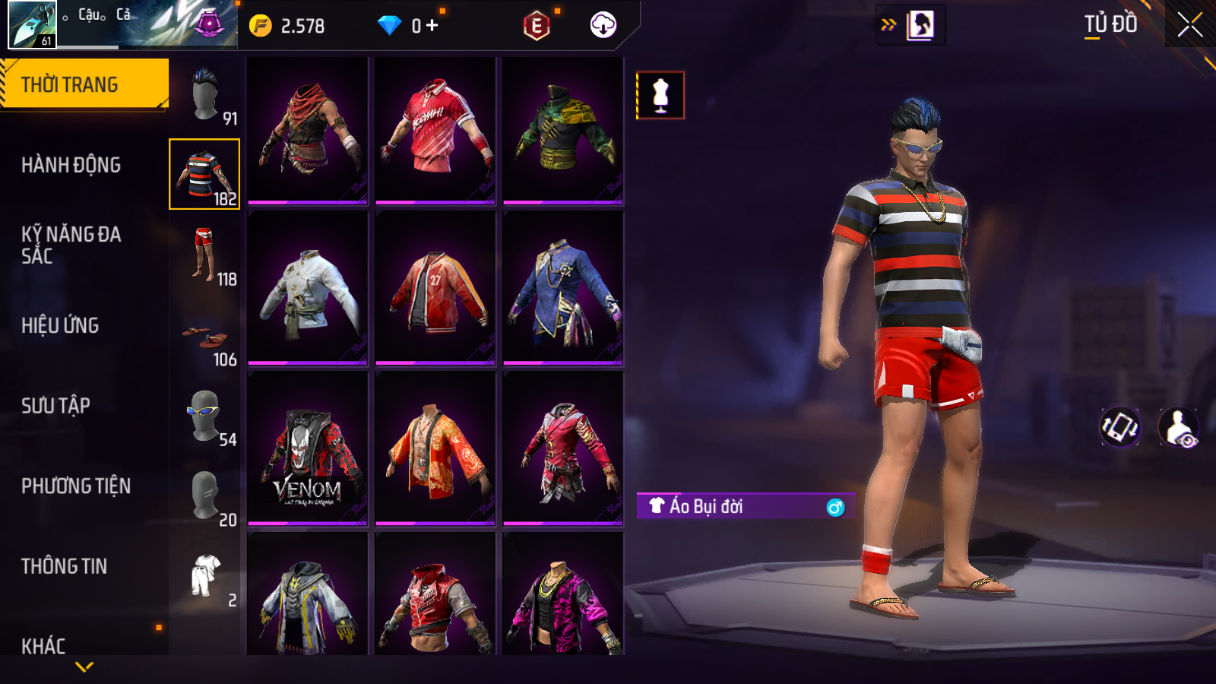Open the Thời Trang menu
The image size is (1216, 684).
click(x=83, y=85)
